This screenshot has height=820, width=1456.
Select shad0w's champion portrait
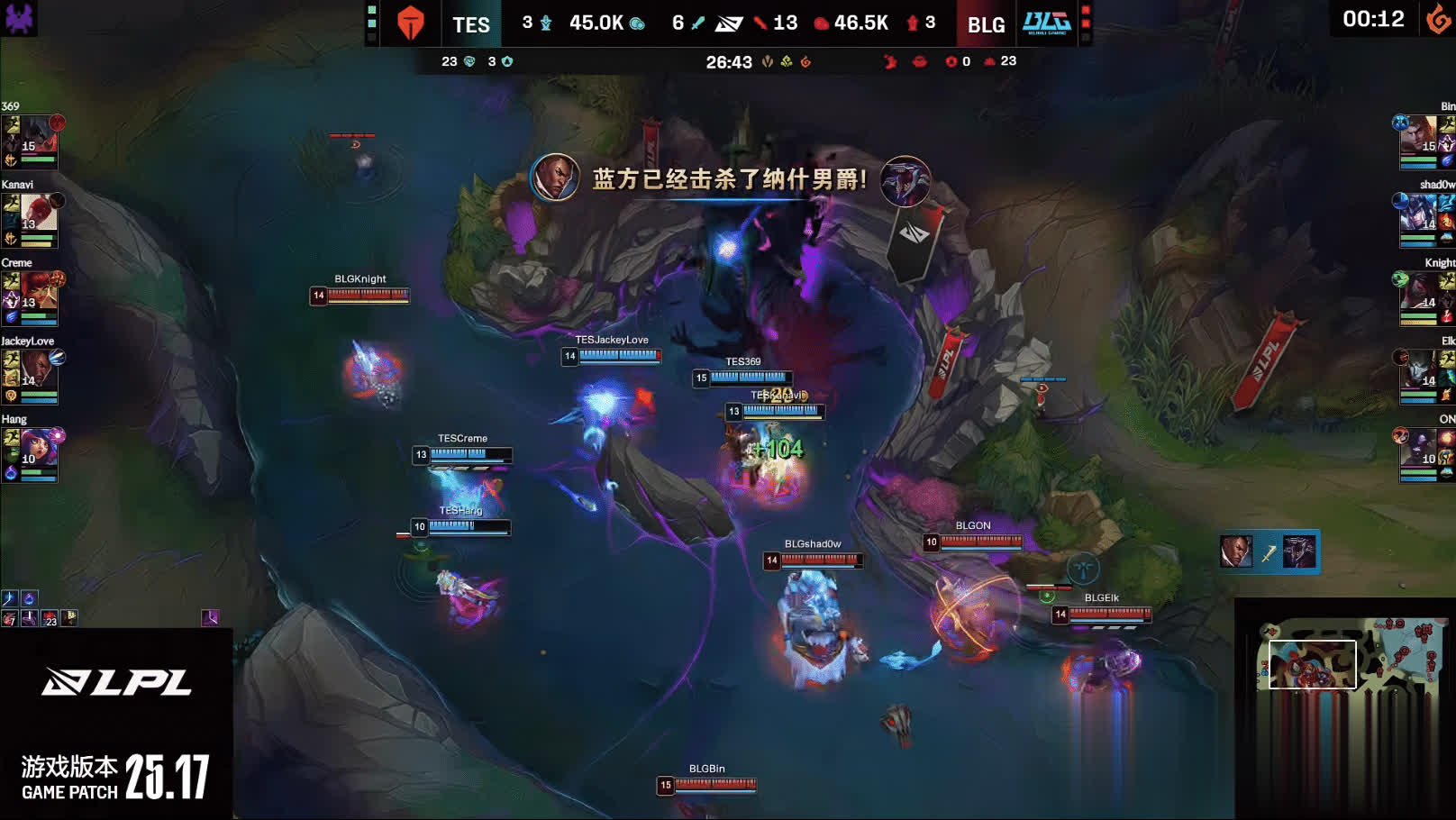1418,214
